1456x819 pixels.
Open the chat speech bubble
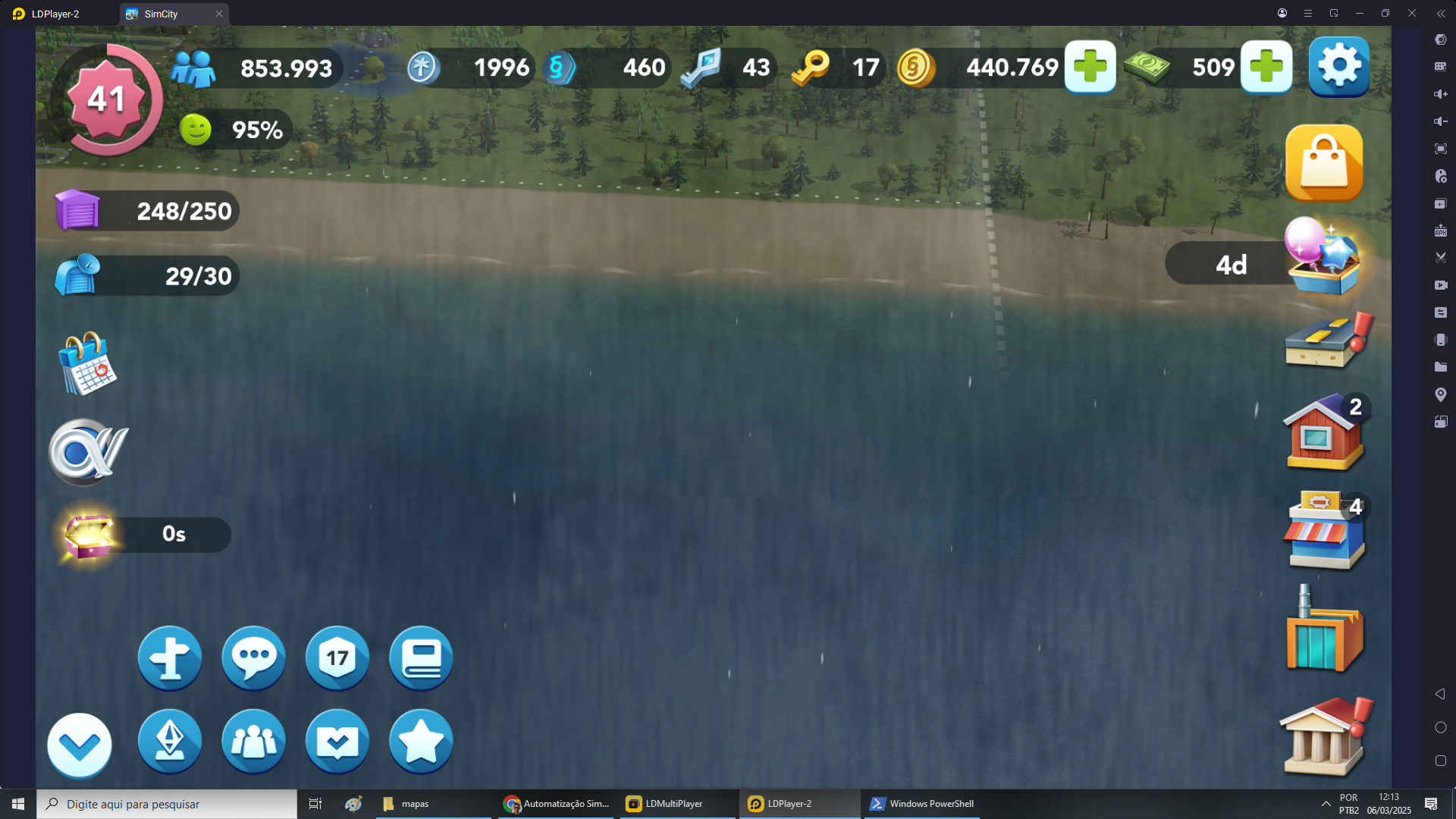pos(253,657)
